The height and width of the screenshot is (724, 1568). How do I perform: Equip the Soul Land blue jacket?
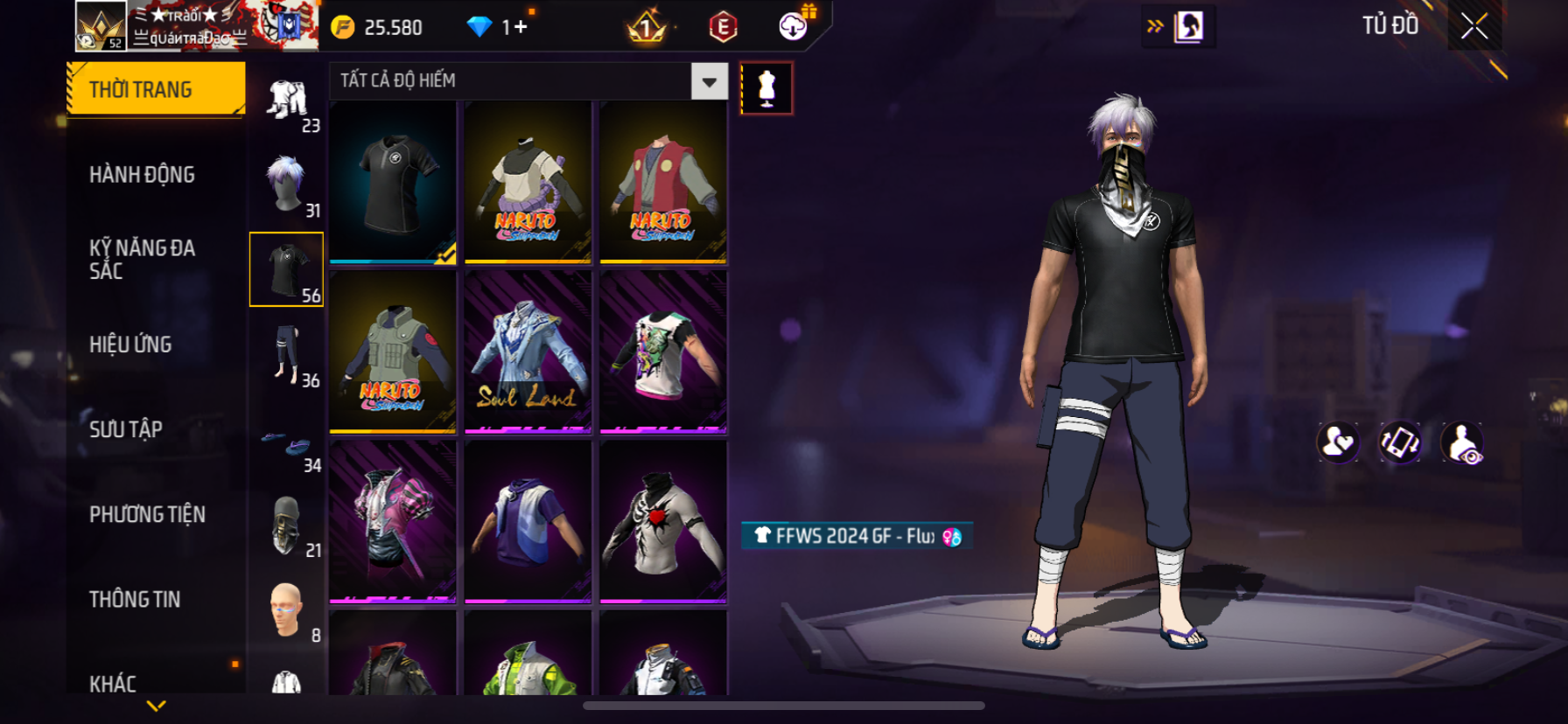528,352
